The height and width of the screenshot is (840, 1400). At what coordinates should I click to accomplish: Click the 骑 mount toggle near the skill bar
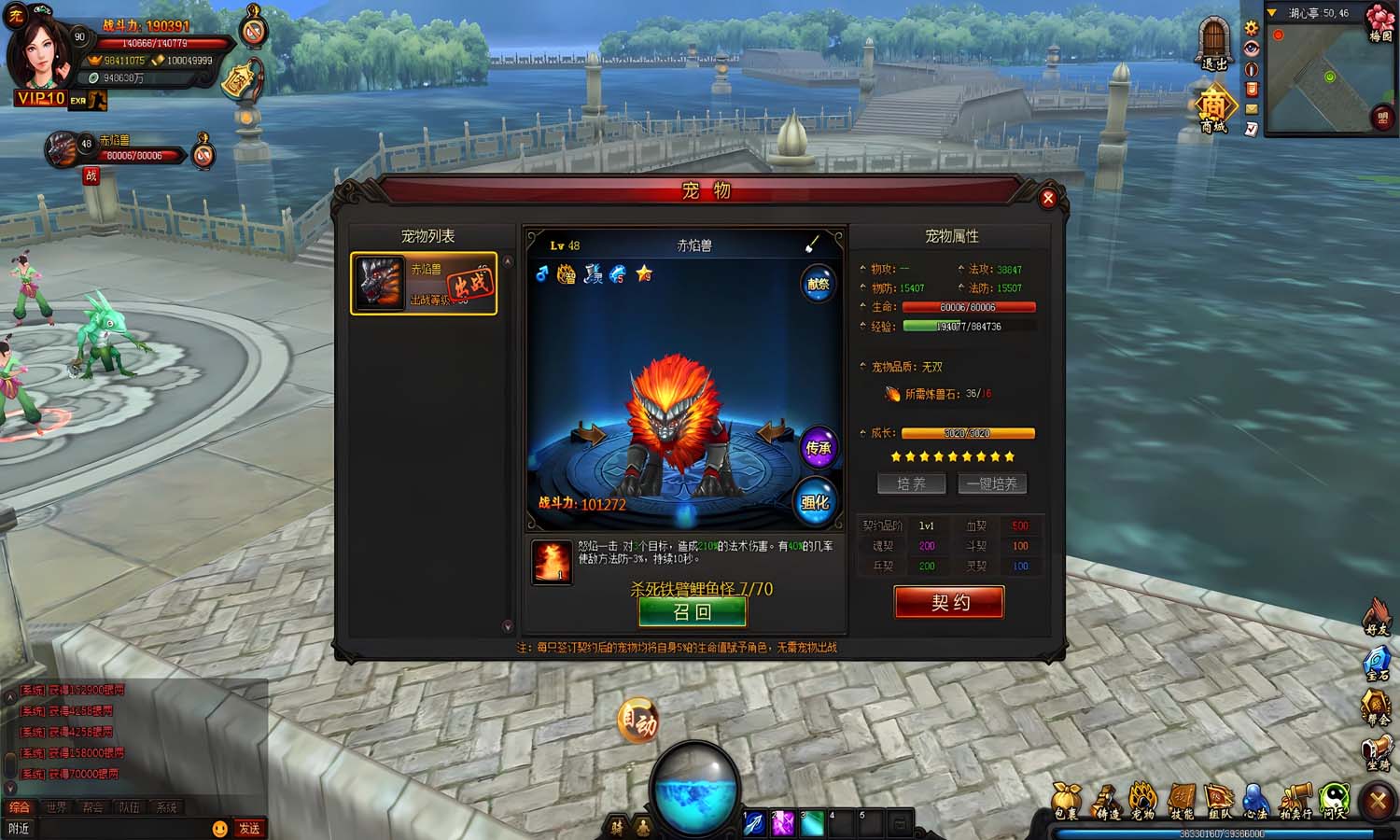pyautogui.click(x=618, y=825)
